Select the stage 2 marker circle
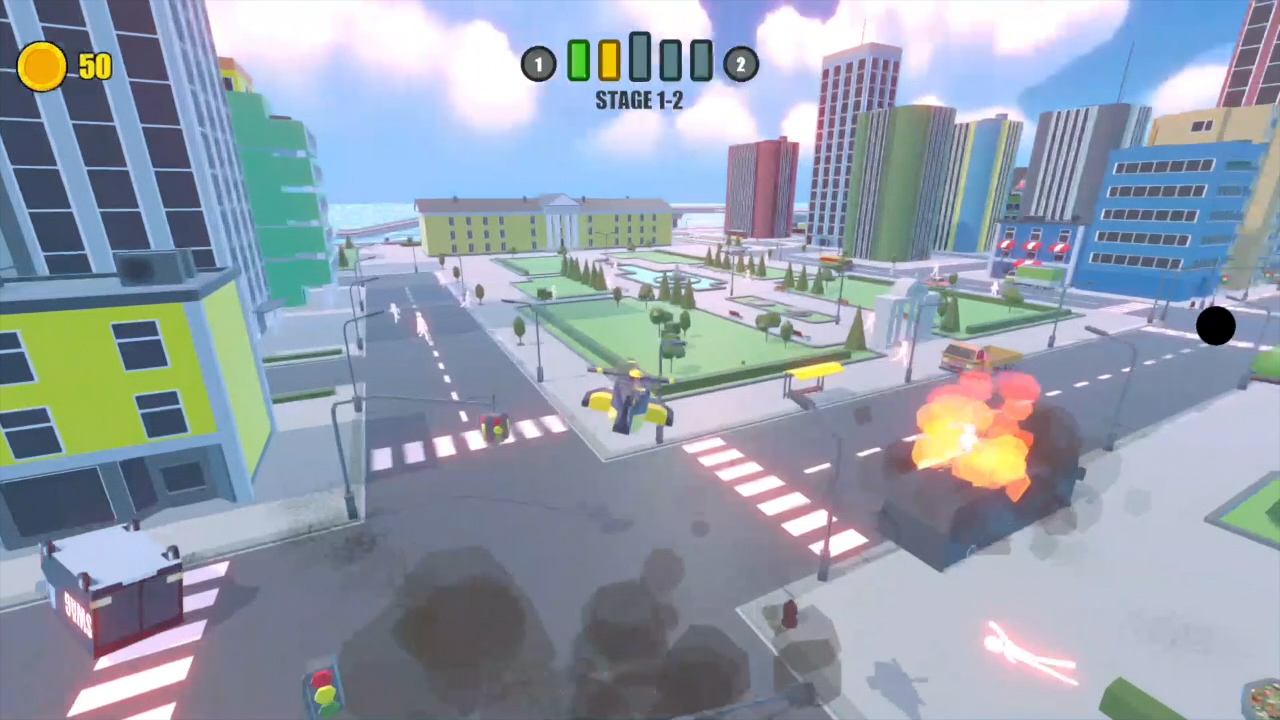This screenshot has height=720, width=1280. [x=740, y=63]
